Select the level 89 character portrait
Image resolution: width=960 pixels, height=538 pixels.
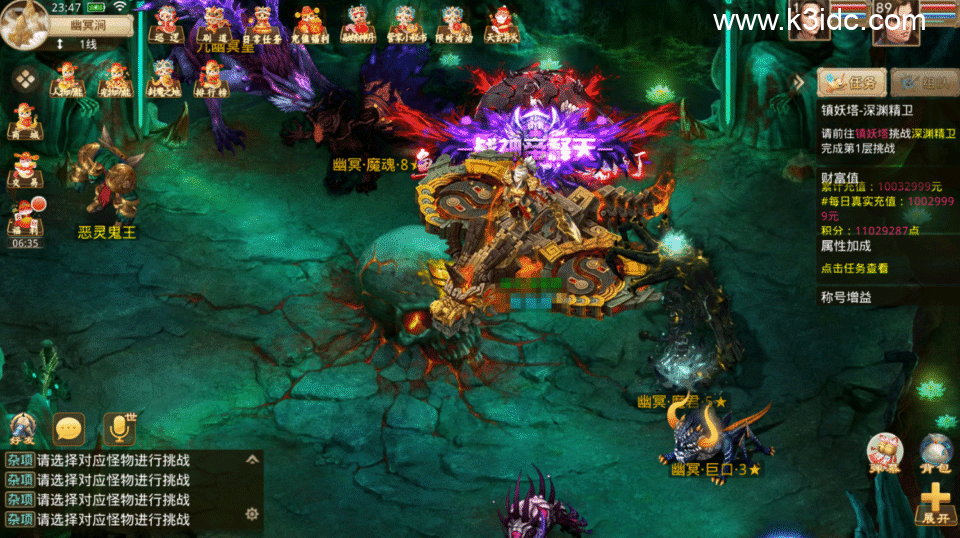[x=895, y=24]
